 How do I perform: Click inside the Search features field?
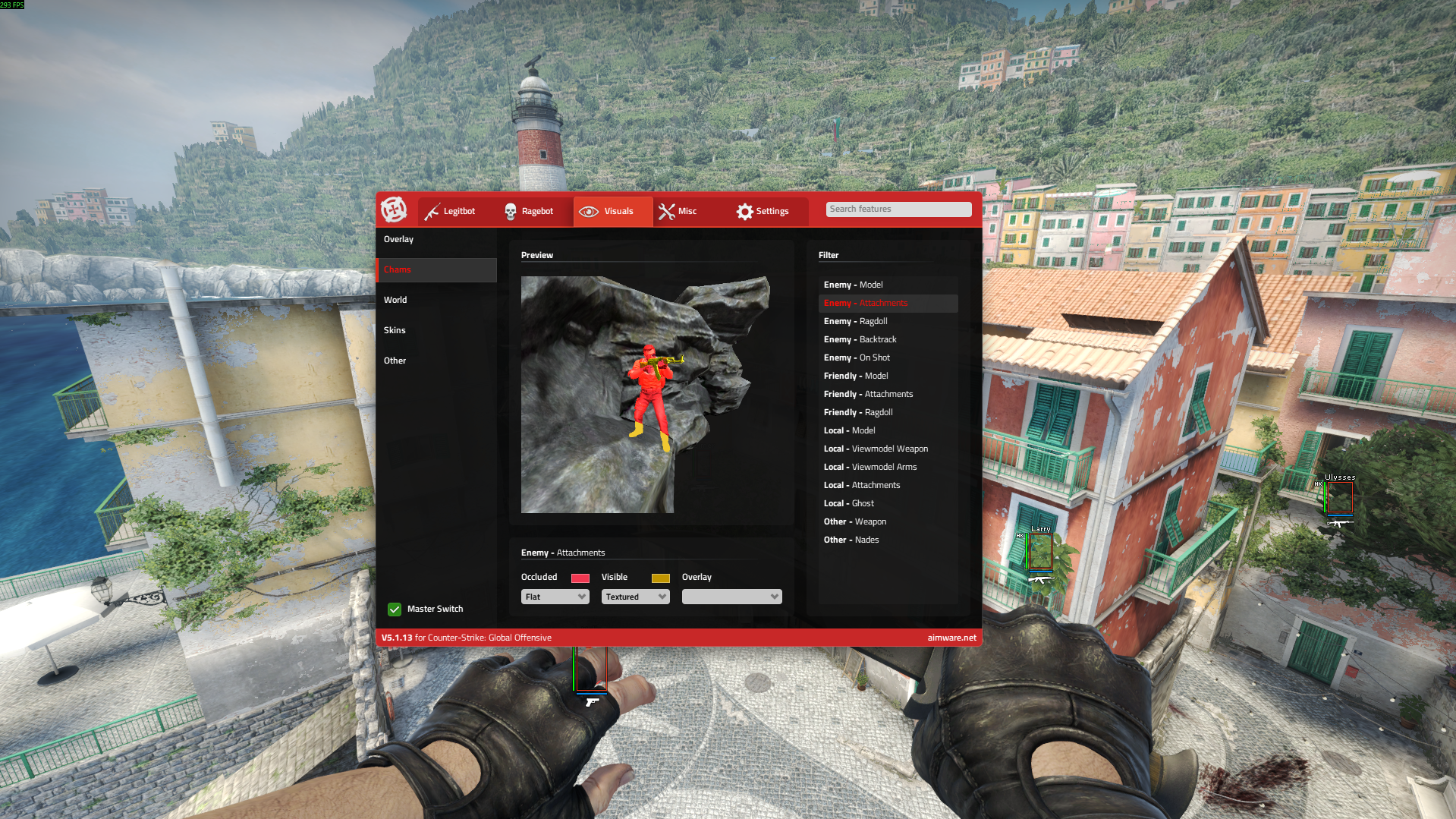pyautogui.click(x=898, y=209)
